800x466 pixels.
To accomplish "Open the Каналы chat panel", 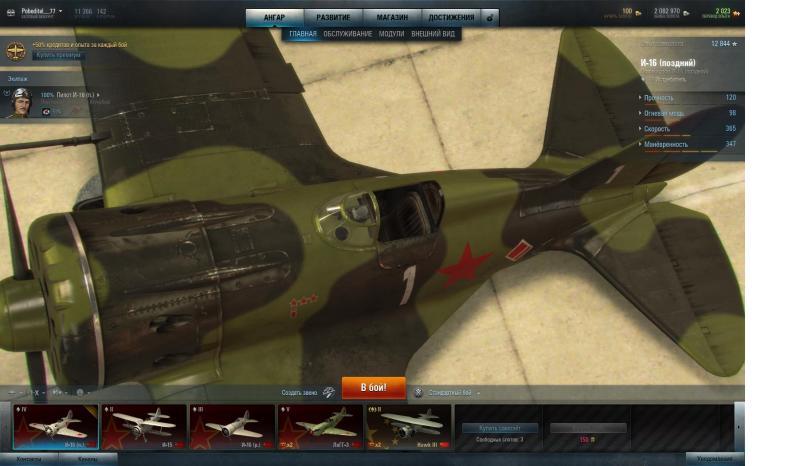I will (x=88, y=460).
